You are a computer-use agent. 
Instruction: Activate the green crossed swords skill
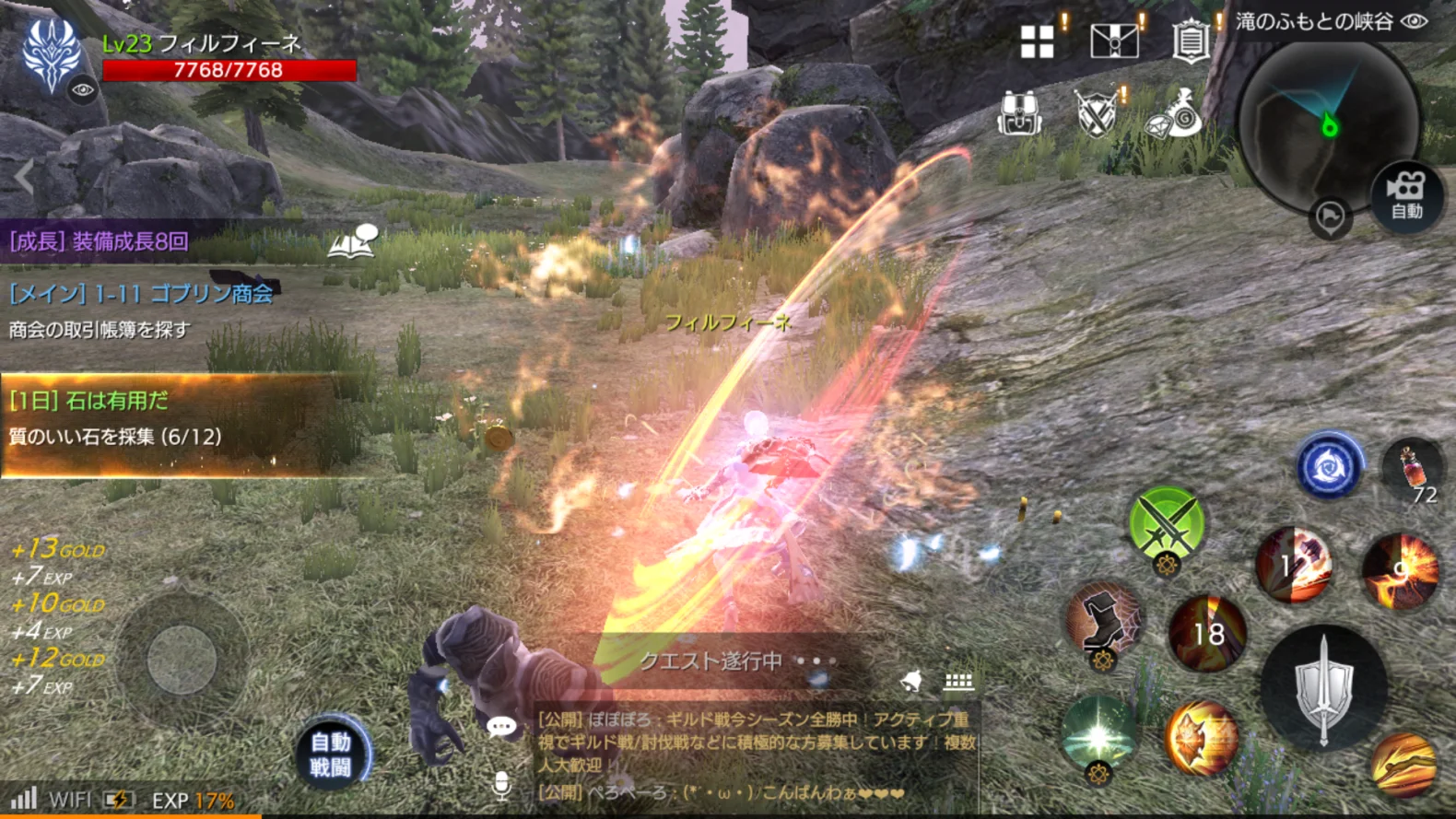(x=1166, y=523)
